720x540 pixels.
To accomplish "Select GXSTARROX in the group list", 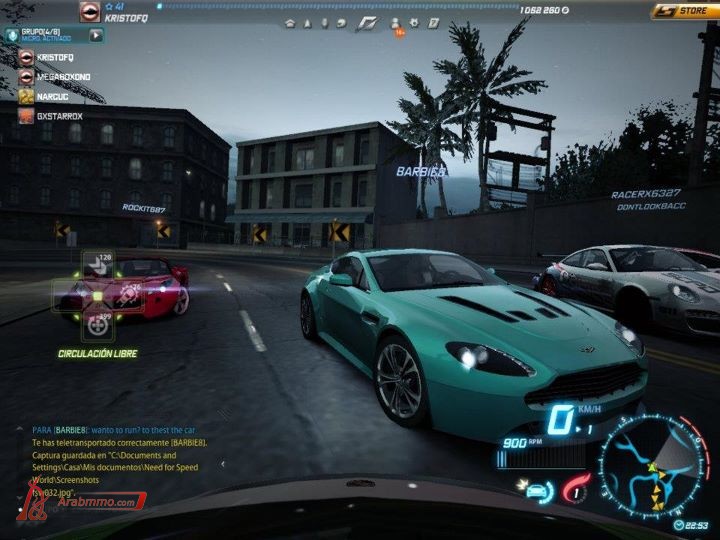I will tap(58, 116).
